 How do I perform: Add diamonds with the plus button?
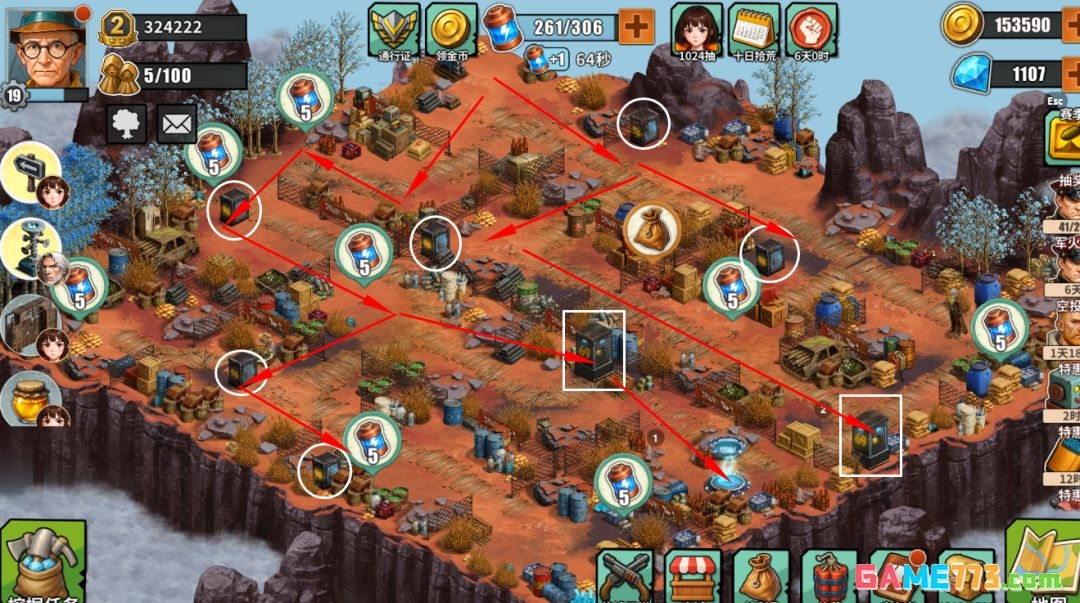point(1070,74)
